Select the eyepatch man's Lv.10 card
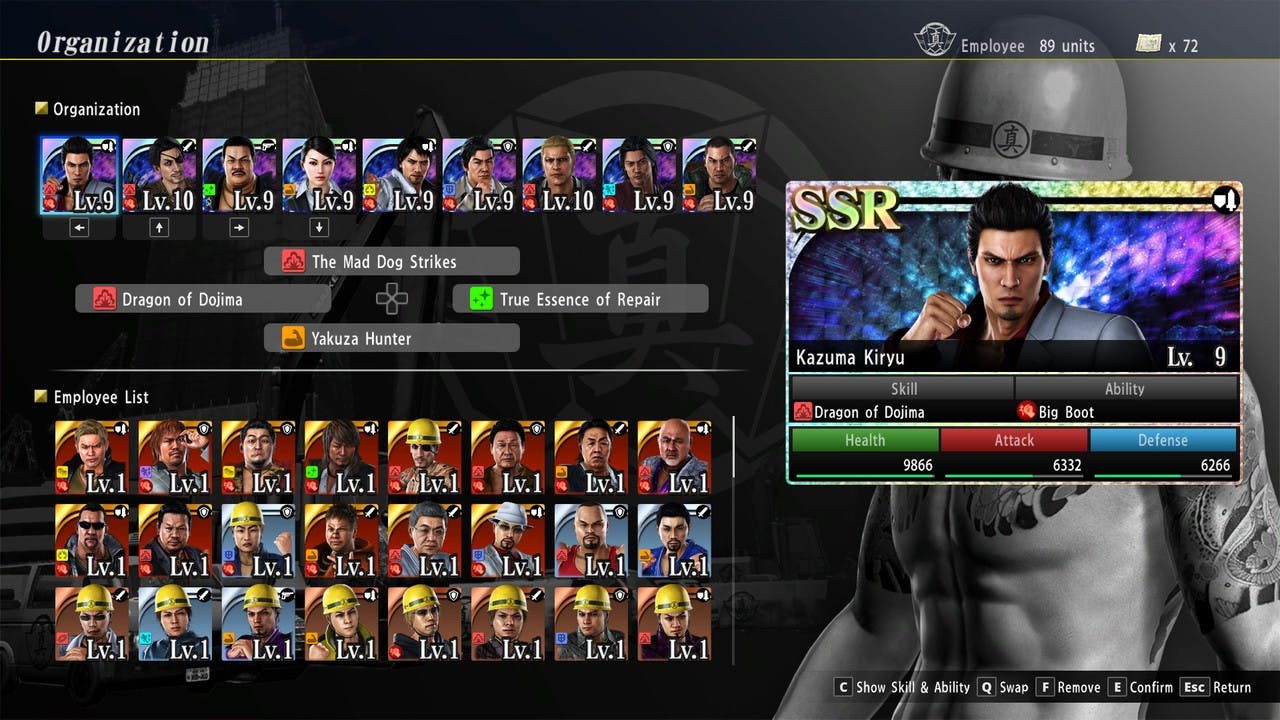The width and height of the screenshot is (1280, 720). click(x=159, y=175)
